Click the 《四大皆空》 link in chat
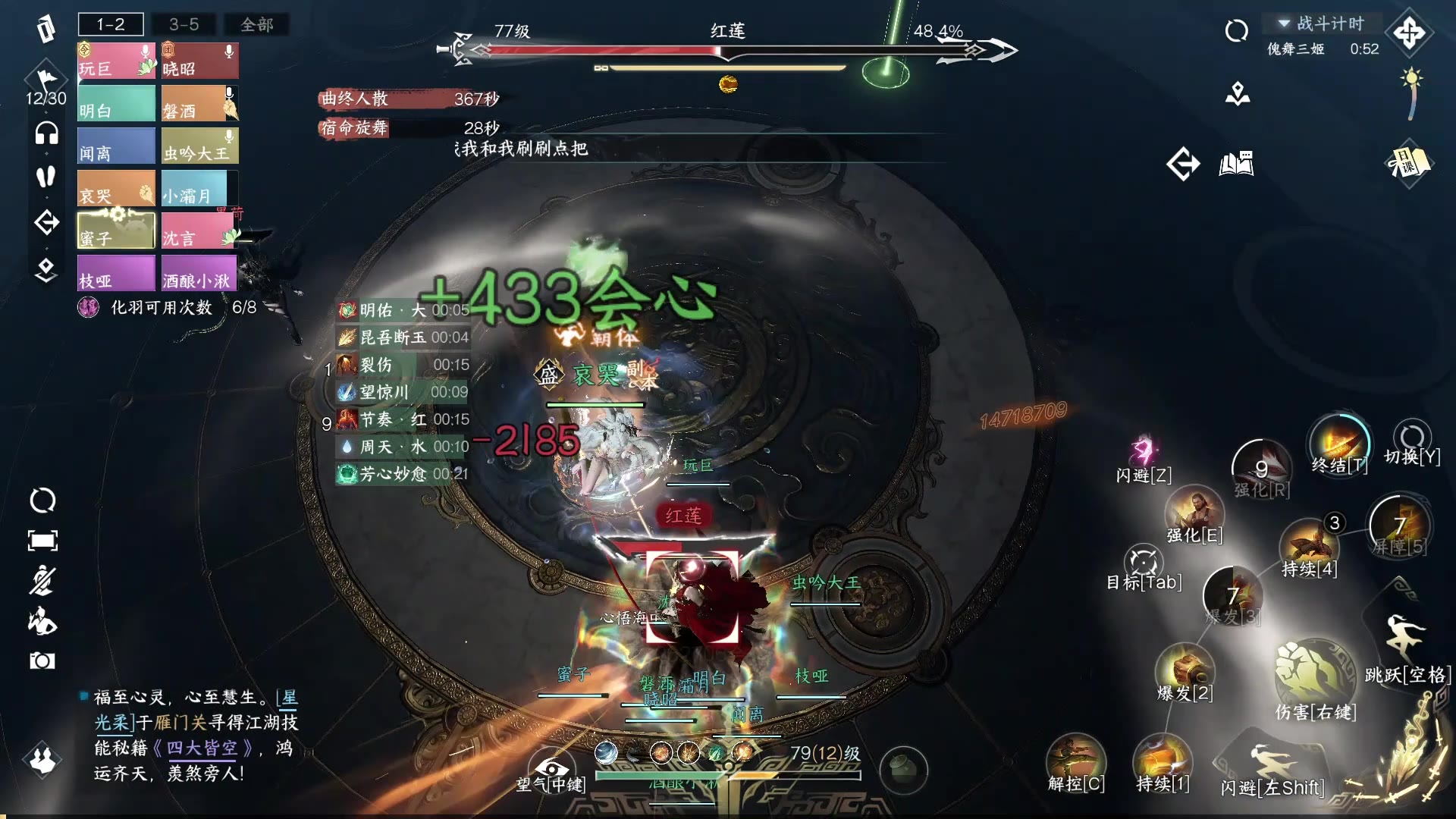1456x819 pixels. coord(203,749)
